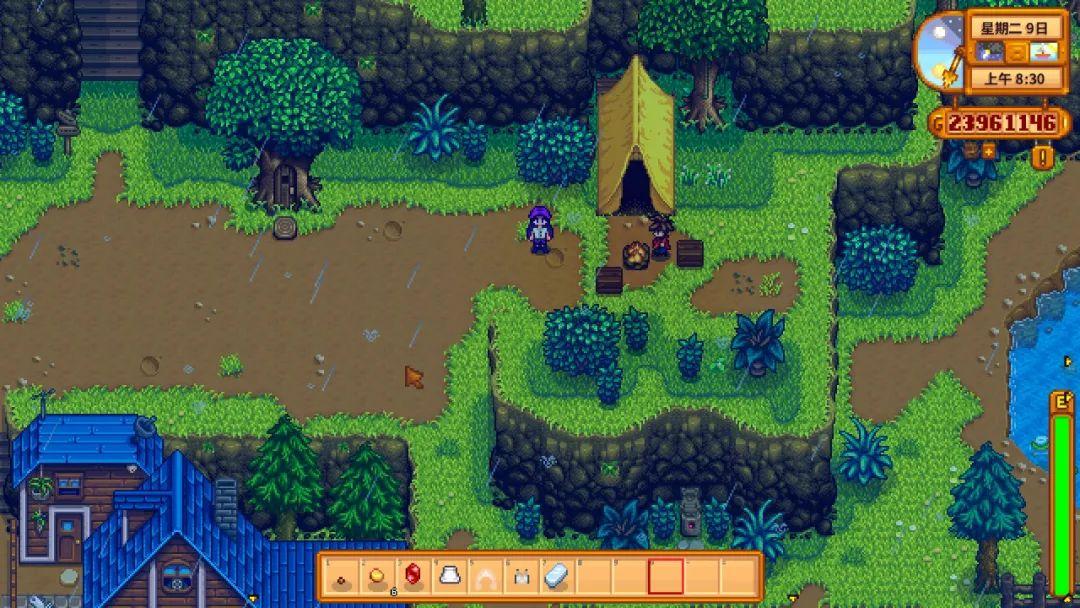Select the golden orb hotbar slot
Viewport: 1080px width, 608px height.
[378, 576]
